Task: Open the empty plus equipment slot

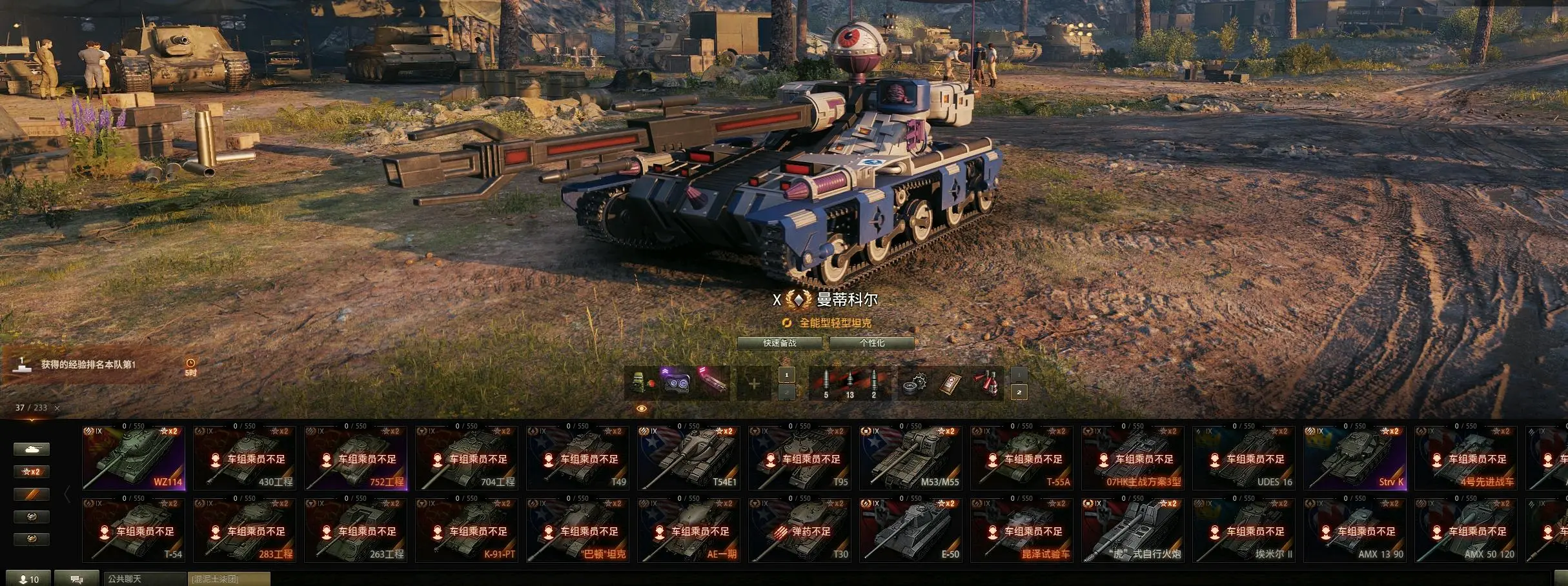Action: (753, 384)
